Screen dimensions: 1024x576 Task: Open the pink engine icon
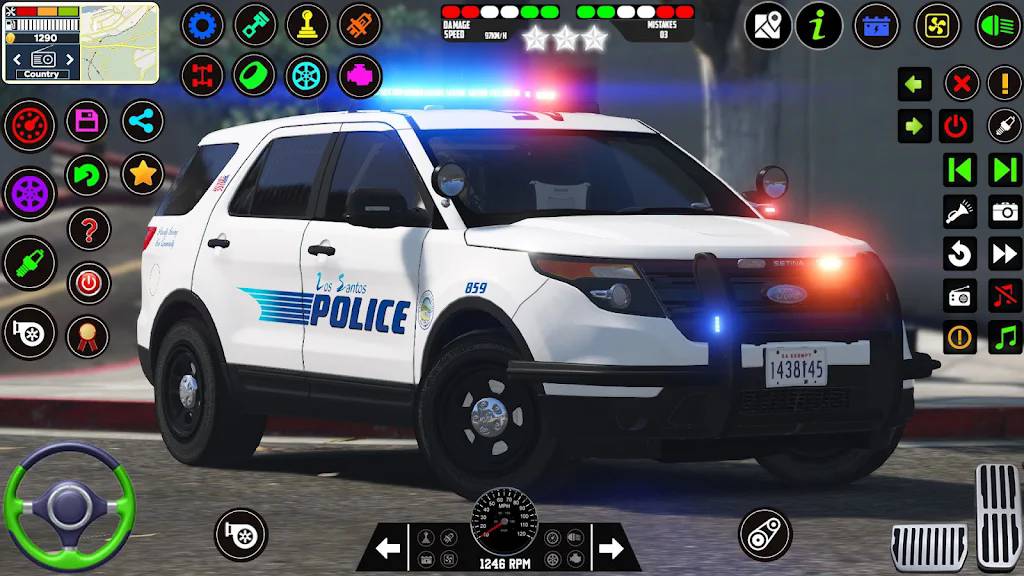point(360,75)
